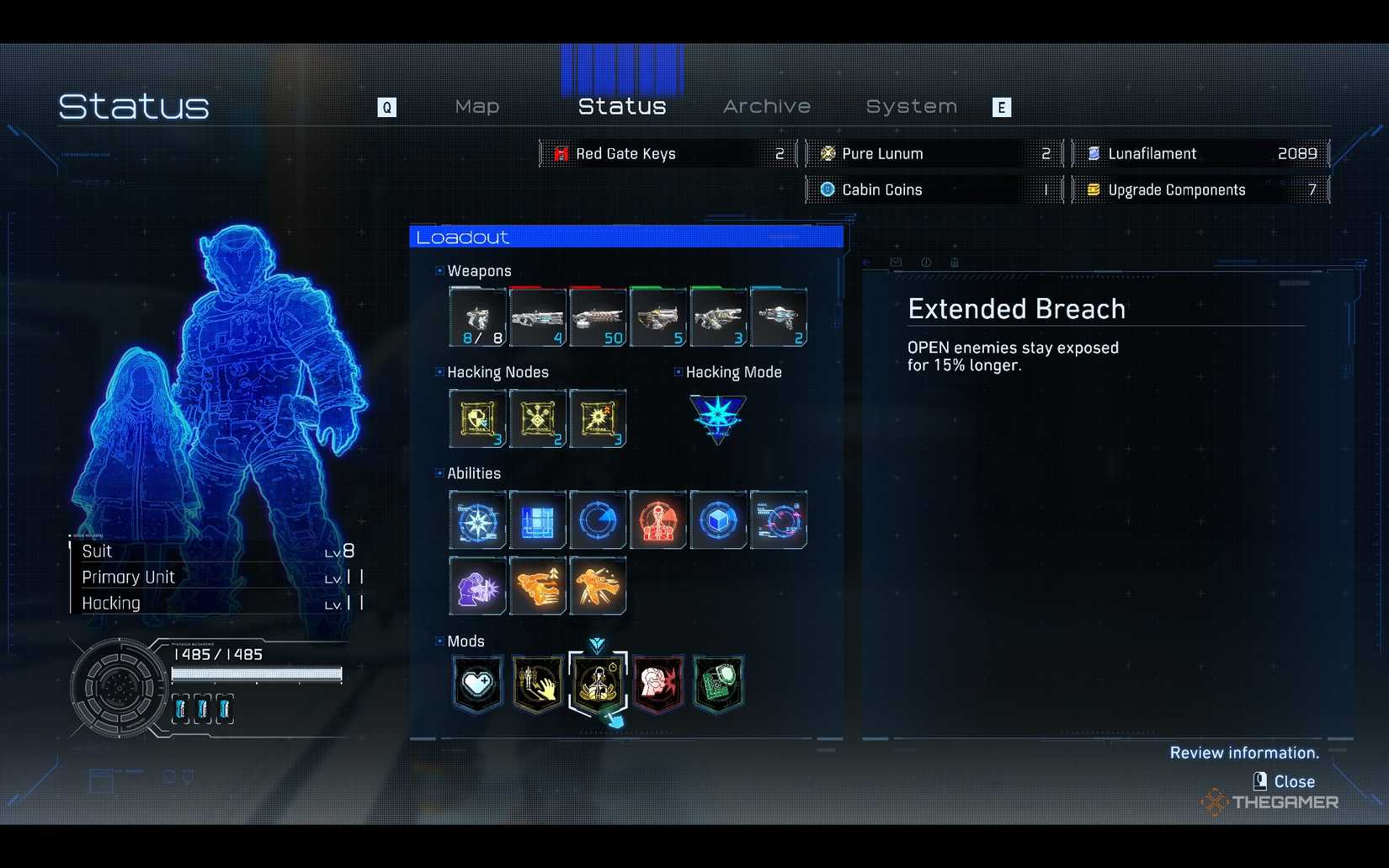Select the lightning-burst hacking node with count 3
The height and width of the screenshot is (868, 1389).
[x=598, y=418]
